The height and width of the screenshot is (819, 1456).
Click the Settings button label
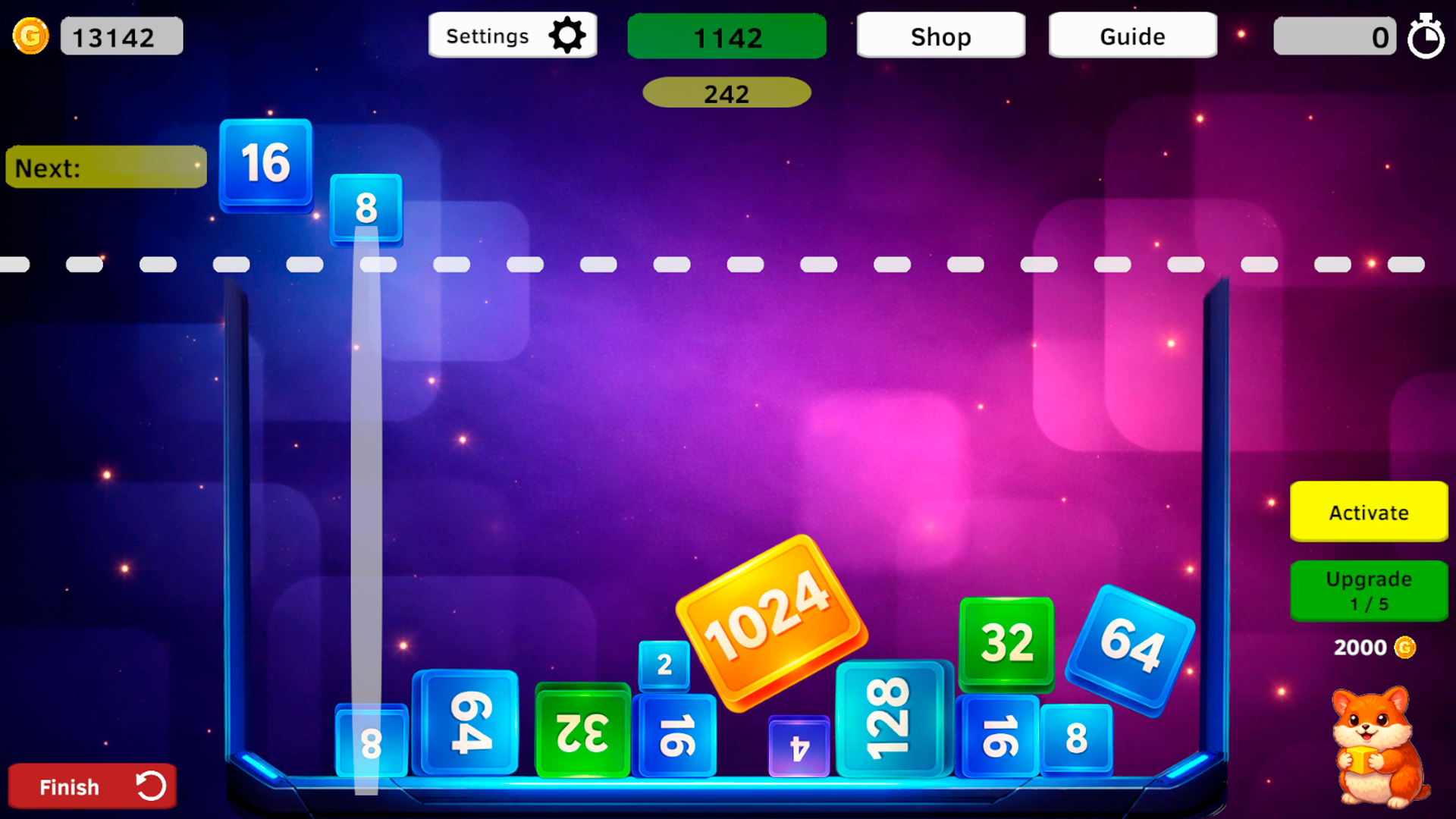click(488, 35)
